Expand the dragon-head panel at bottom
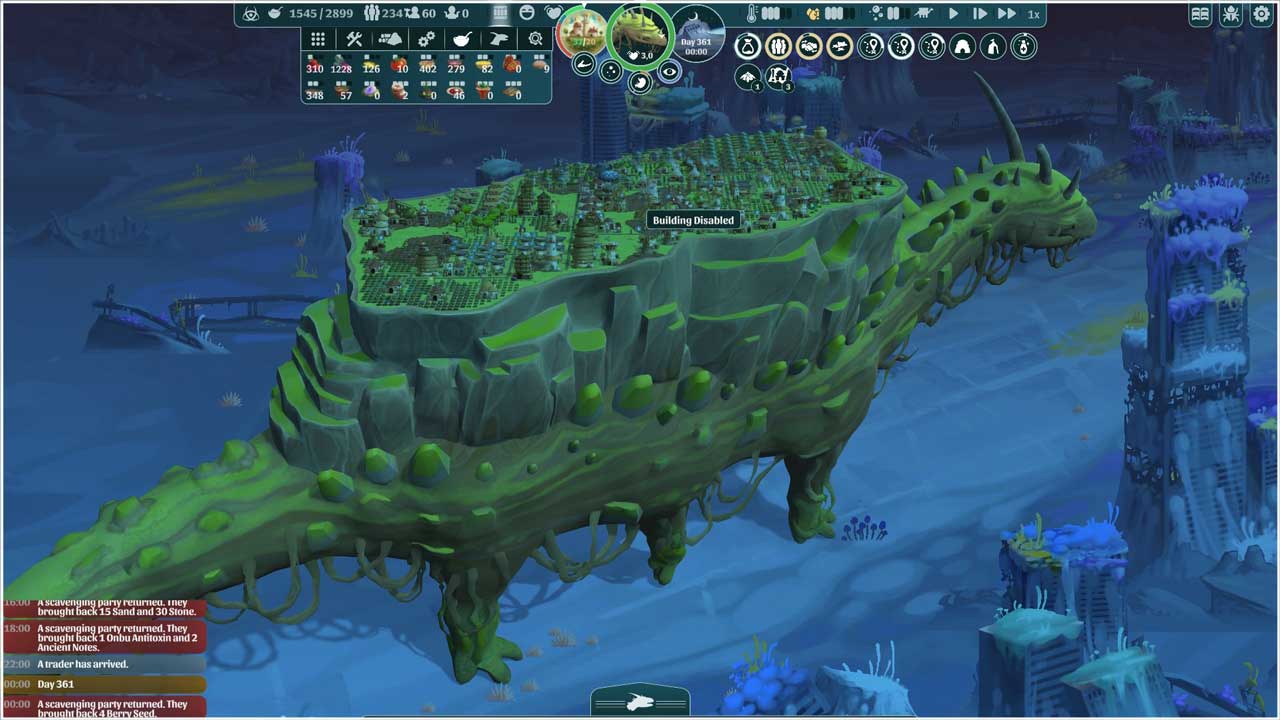Image resolution: width=1280 pixels, height=720 pixels. [640, 702]
